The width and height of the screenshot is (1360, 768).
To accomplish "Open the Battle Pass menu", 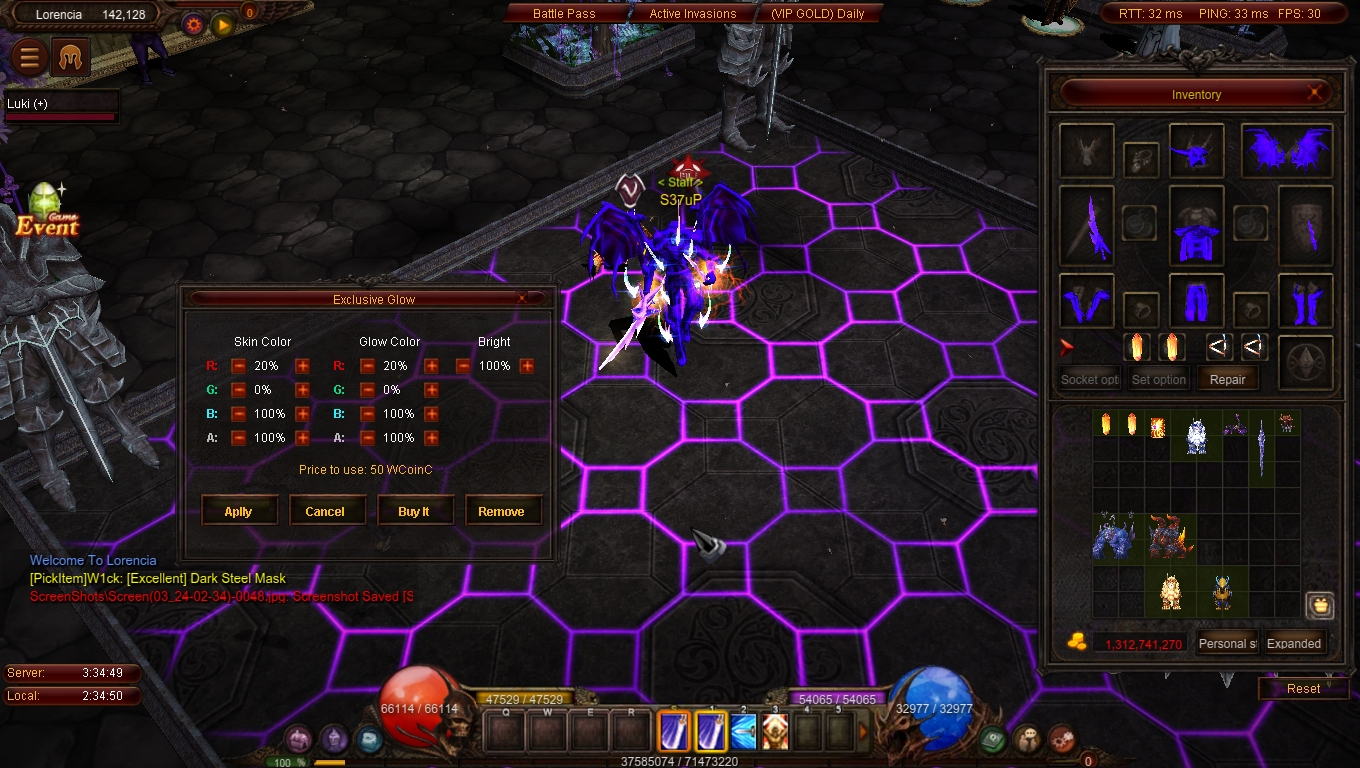I will point(564,14).
